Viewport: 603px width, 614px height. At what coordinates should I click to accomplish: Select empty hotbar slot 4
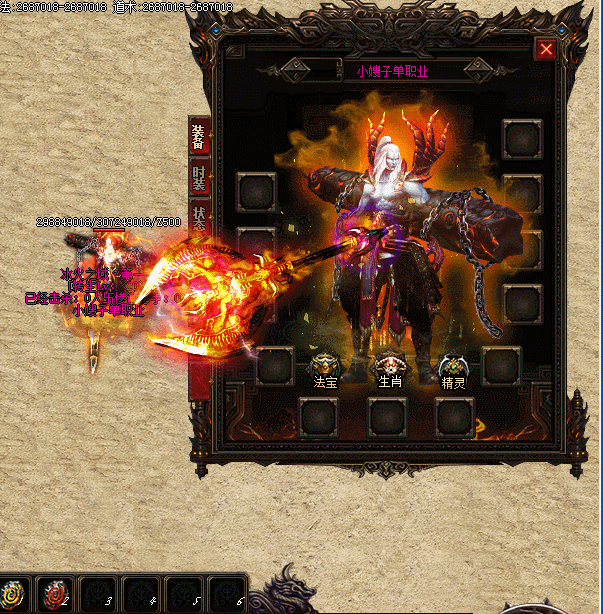point(141,595)
